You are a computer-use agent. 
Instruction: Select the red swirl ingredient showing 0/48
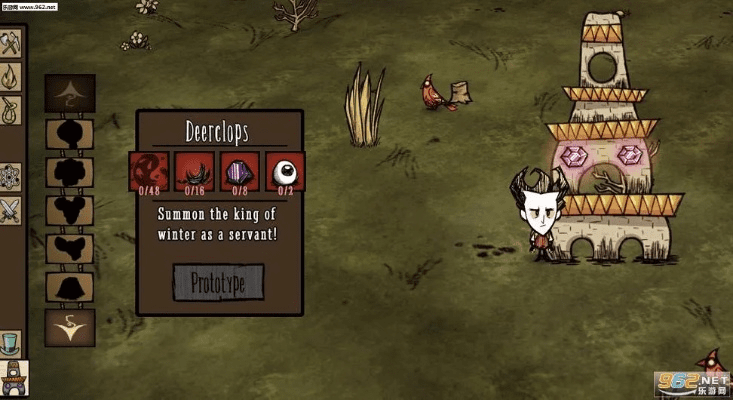149,171
